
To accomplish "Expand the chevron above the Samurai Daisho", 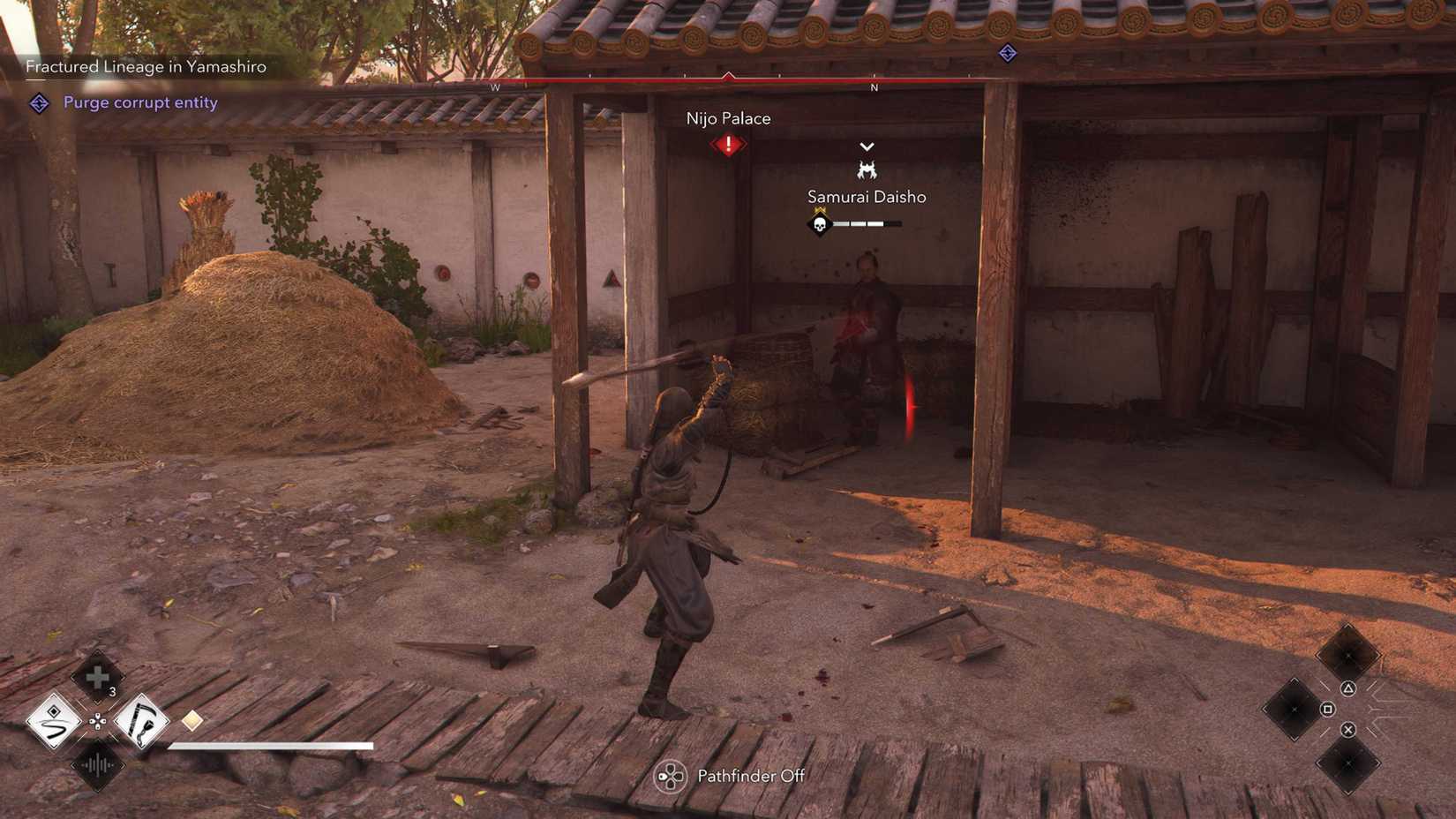I will click(866, 147).
